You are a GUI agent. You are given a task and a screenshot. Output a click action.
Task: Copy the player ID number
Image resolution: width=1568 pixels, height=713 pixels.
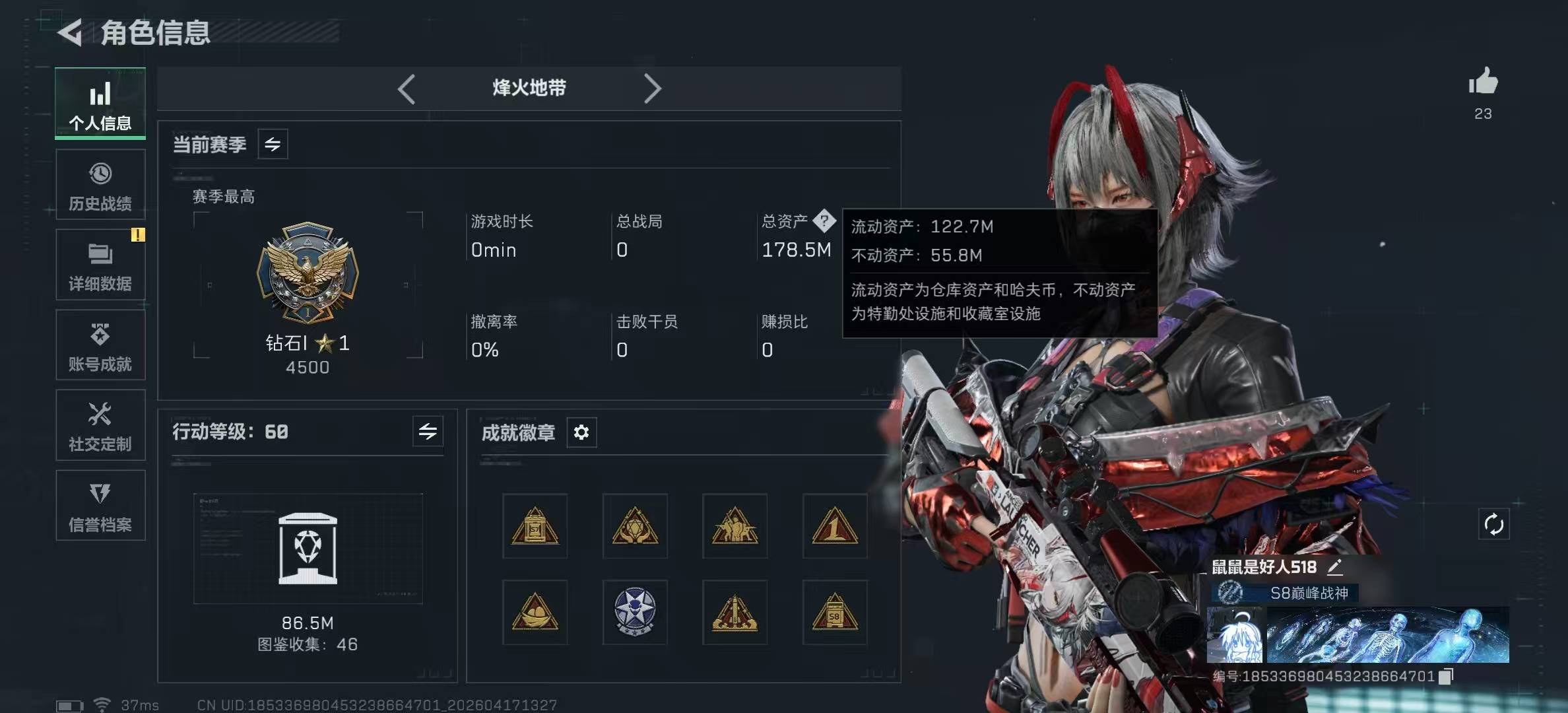tap(1446, 676)
